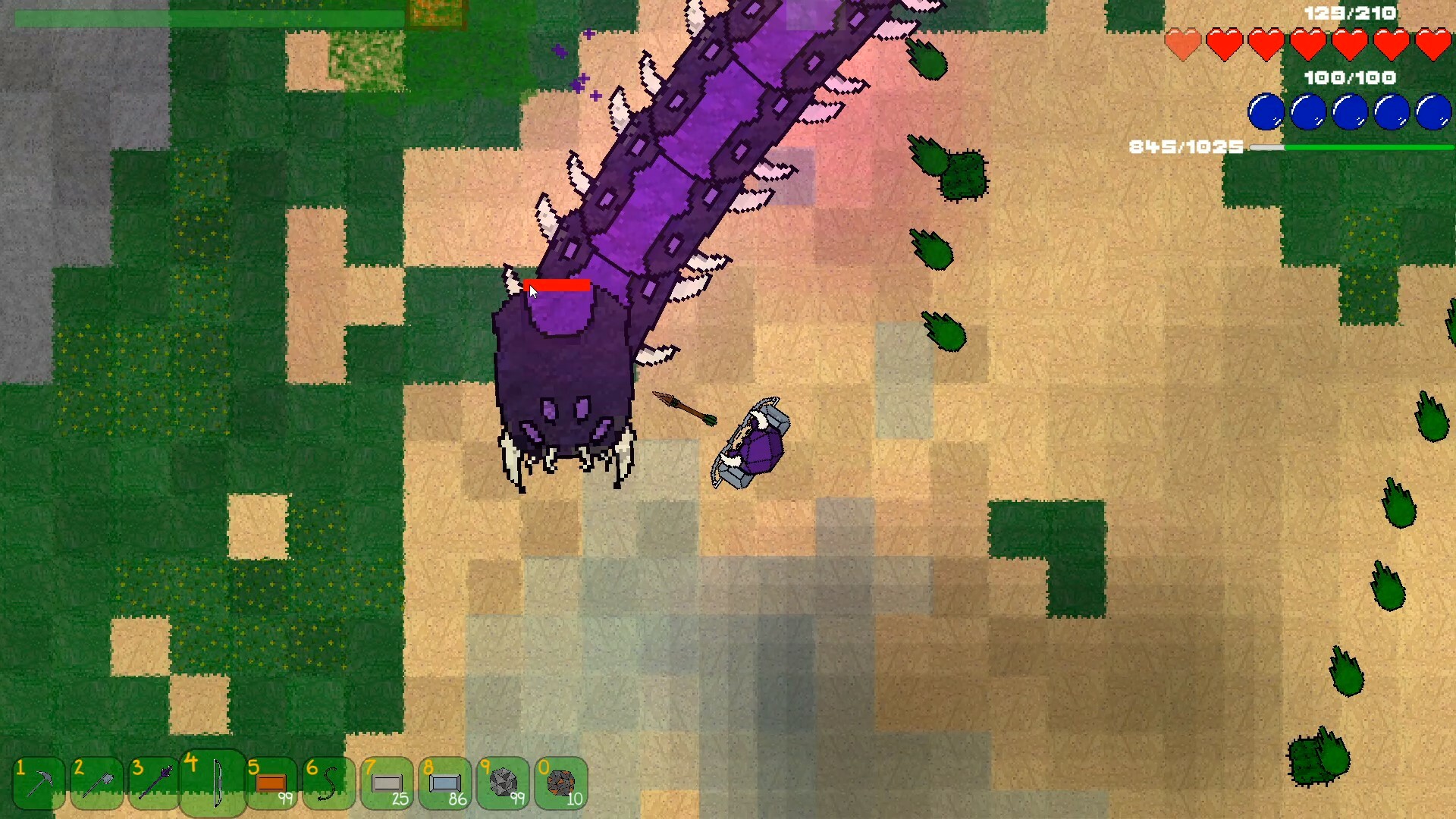Select the pickaxe in hotbar slot 1
This screenshot has width=1456, height=819.
pyautogui.click(x=39, y=783)
